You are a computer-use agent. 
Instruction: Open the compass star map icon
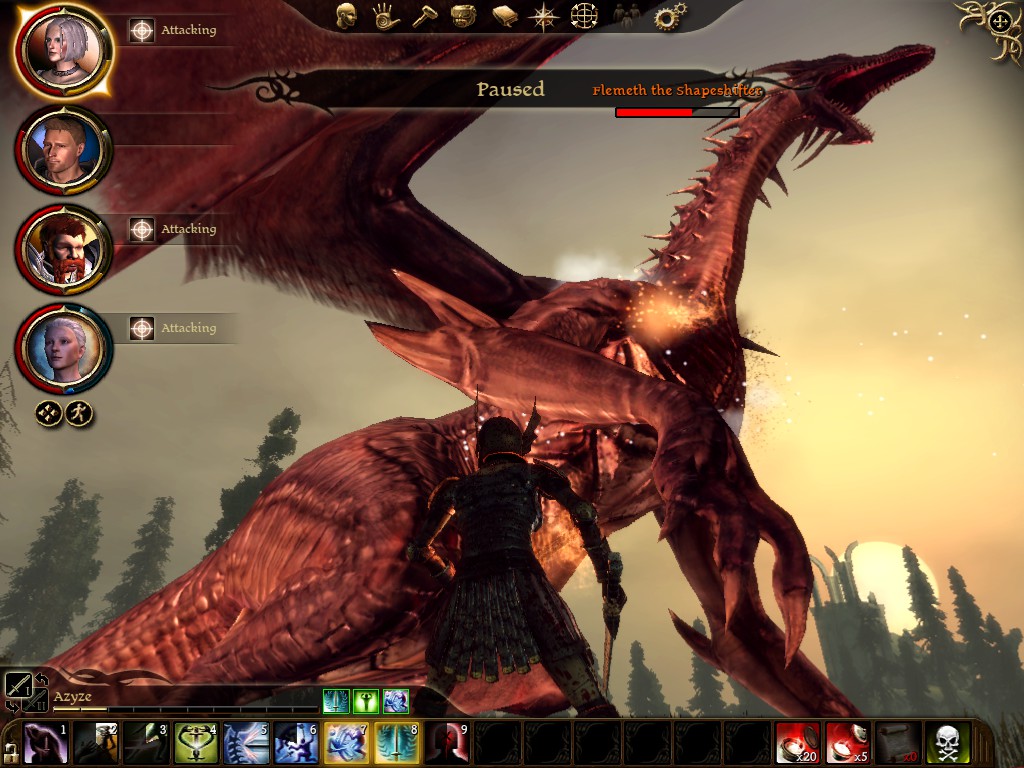(544, 16)
